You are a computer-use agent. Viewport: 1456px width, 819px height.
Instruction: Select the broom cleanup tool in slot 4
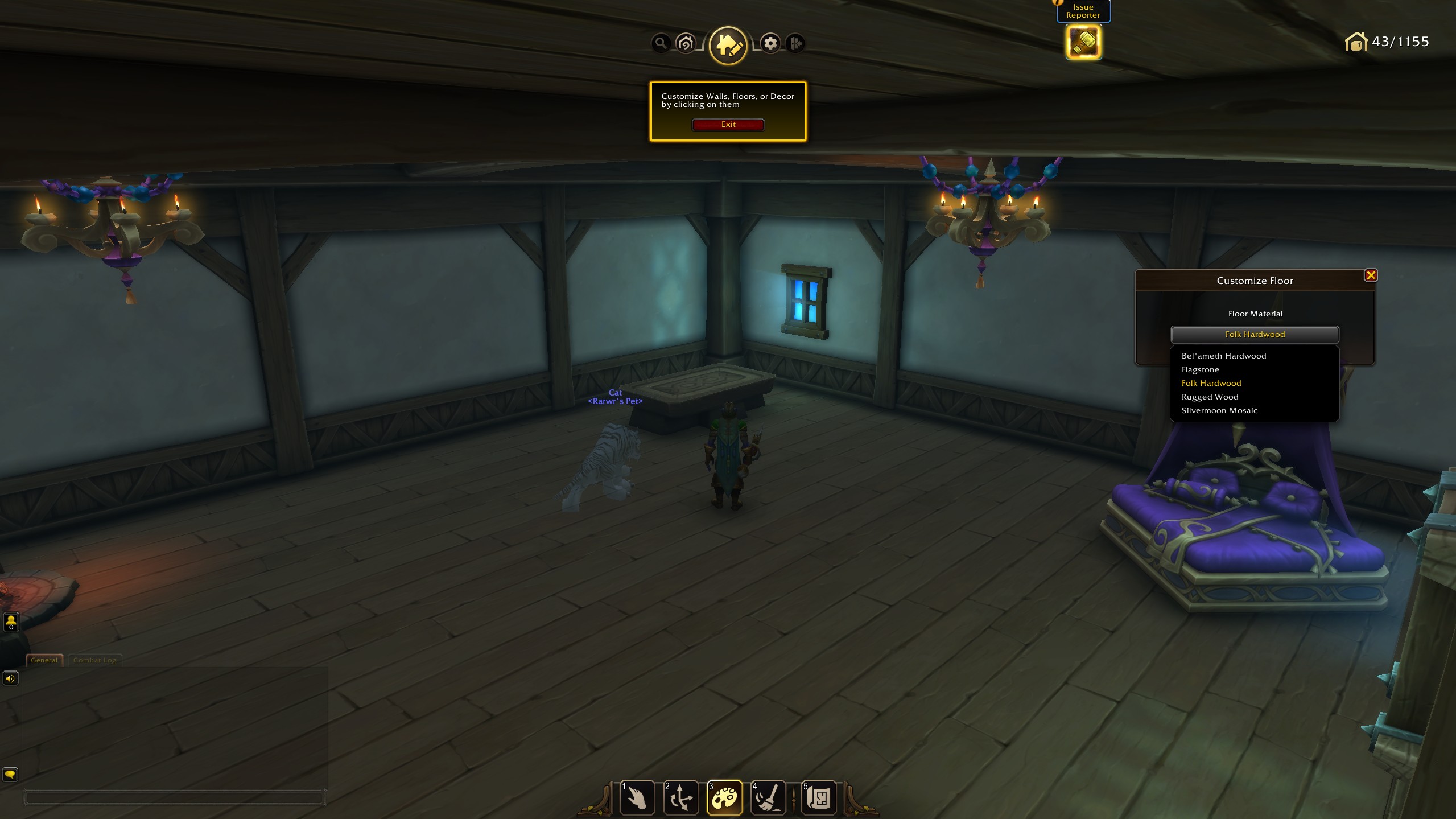pyautogui.click(x=768, y=797)
